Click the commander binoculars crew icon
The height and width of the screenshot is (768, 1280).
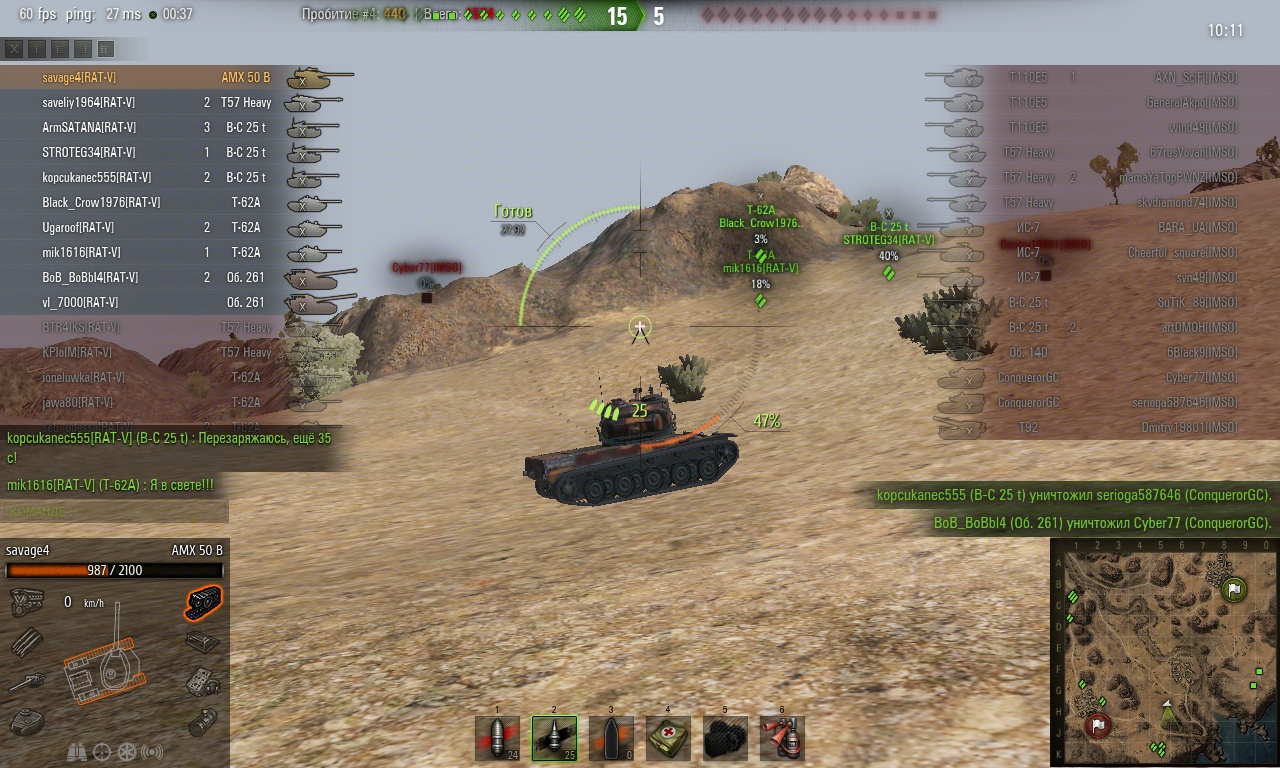point(77,751)
